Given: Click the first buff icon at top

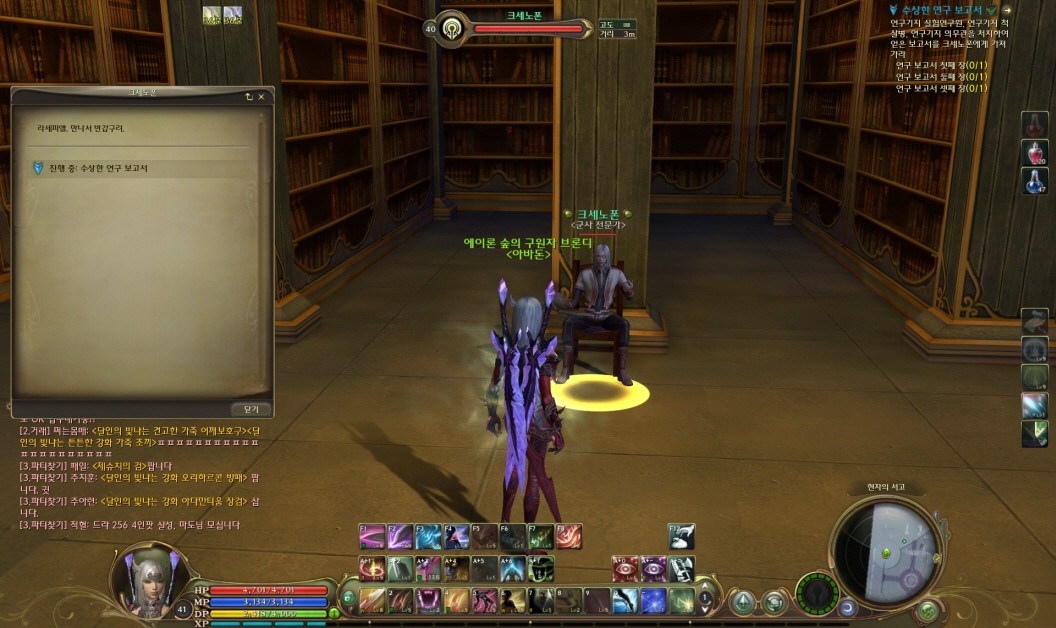Looking at the screenshot, I should [212, 15].
